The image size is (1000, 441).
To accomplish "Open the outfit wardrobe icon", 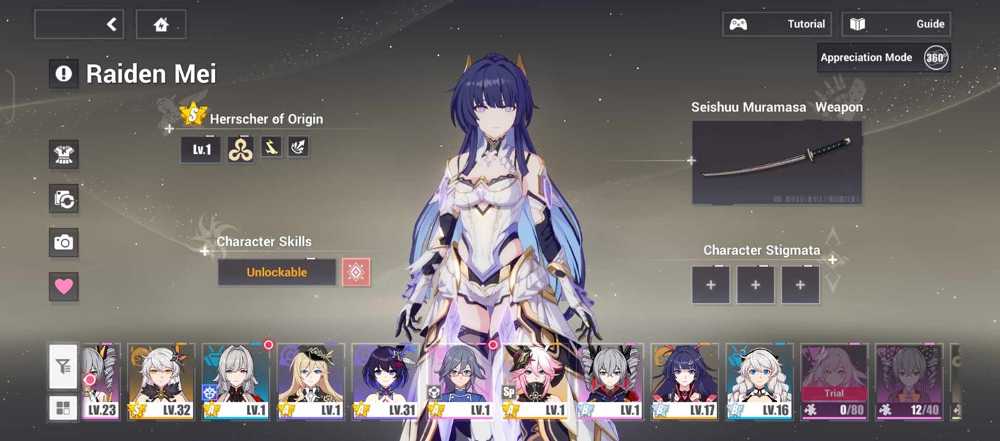I will pyautogui.click(x=64, y=154).
